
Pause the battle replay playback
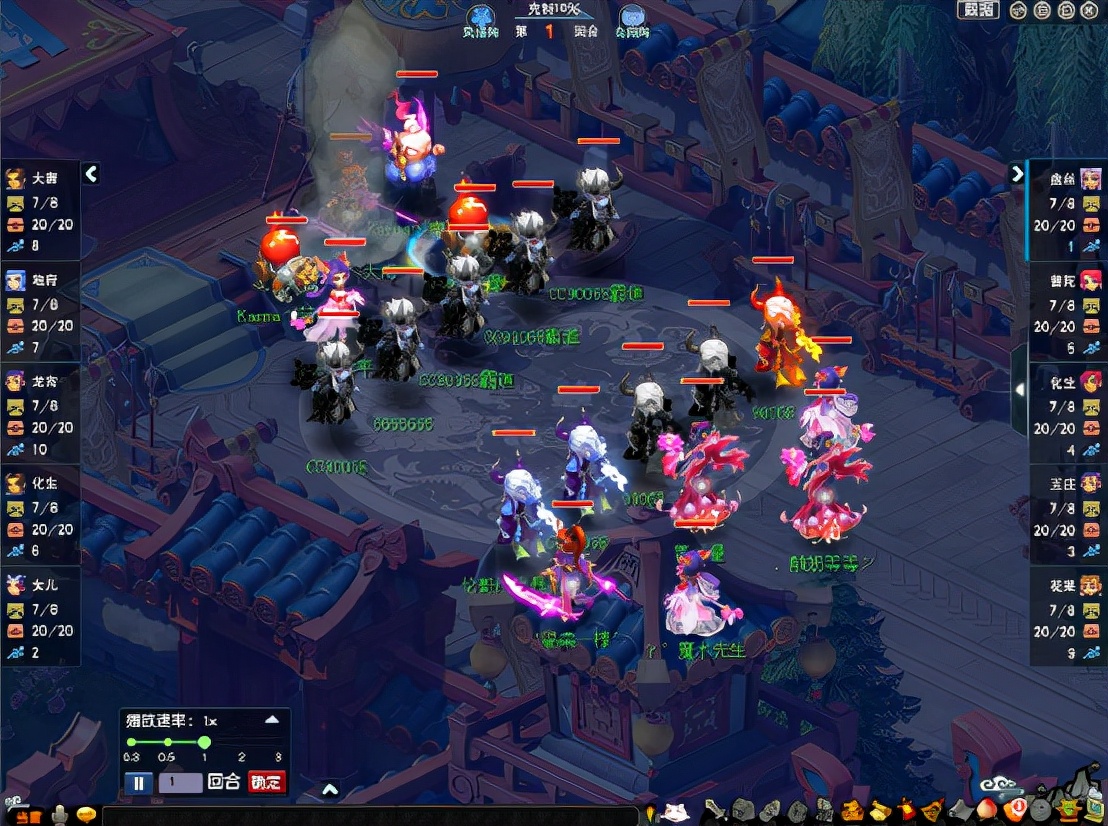pos(139,782)
